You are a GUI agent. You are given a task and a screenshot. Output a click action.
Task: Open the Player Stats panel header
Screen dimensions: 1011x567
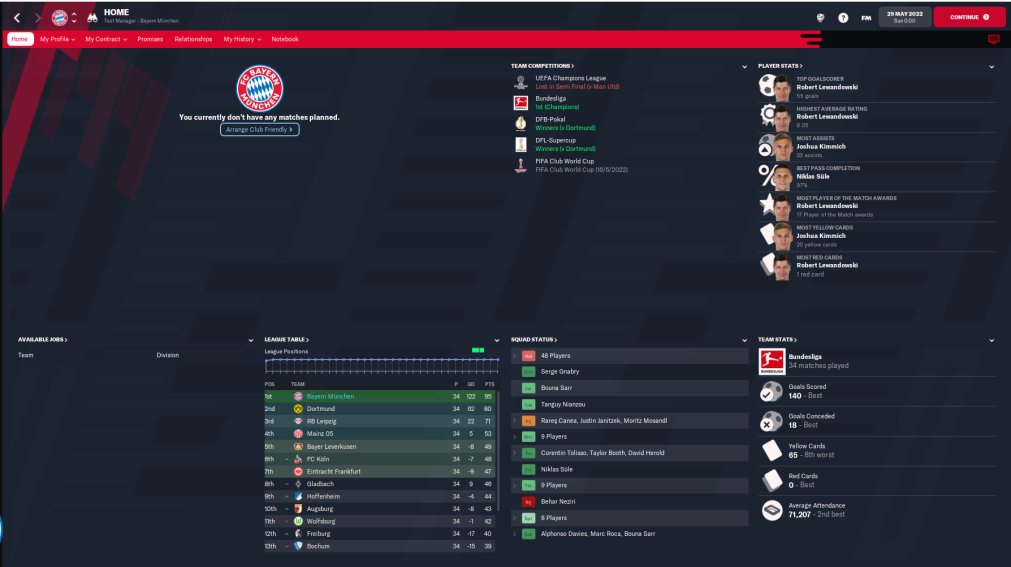[x=780, y=66]
